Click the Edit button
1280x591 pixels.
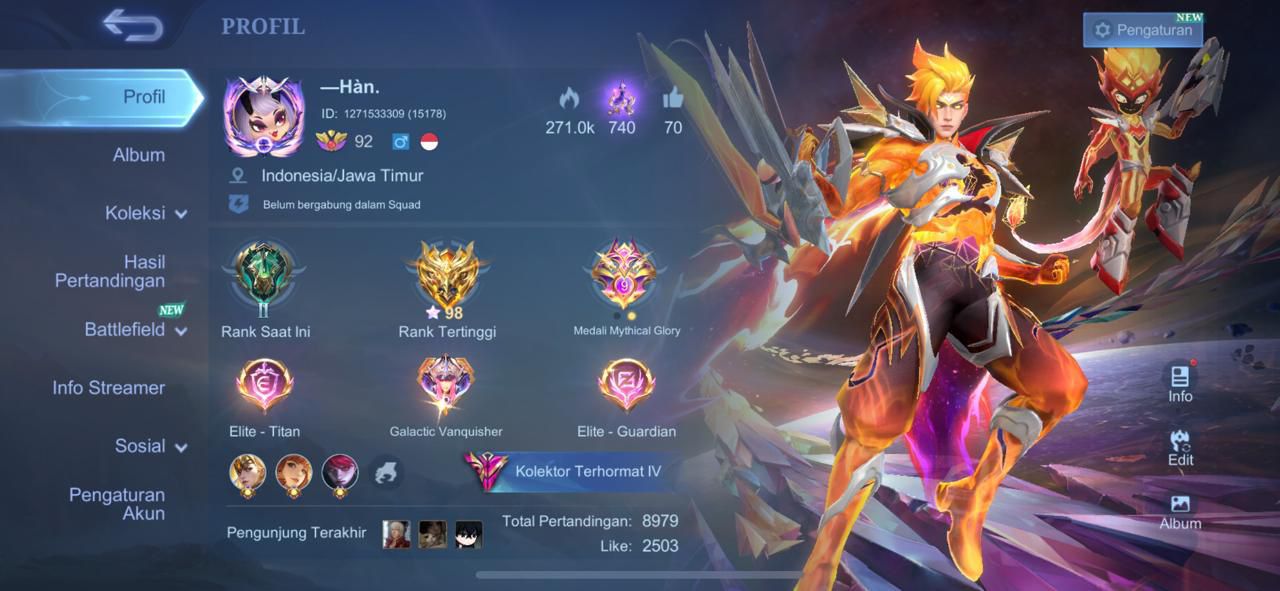coord(1180,447)
